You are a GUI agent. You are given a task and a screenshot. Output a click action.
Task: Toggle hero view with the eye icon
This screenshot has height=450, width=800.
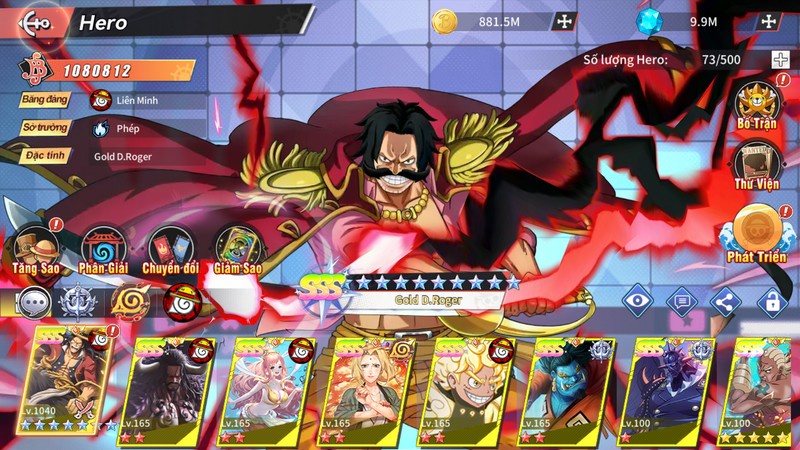(637, 298)
